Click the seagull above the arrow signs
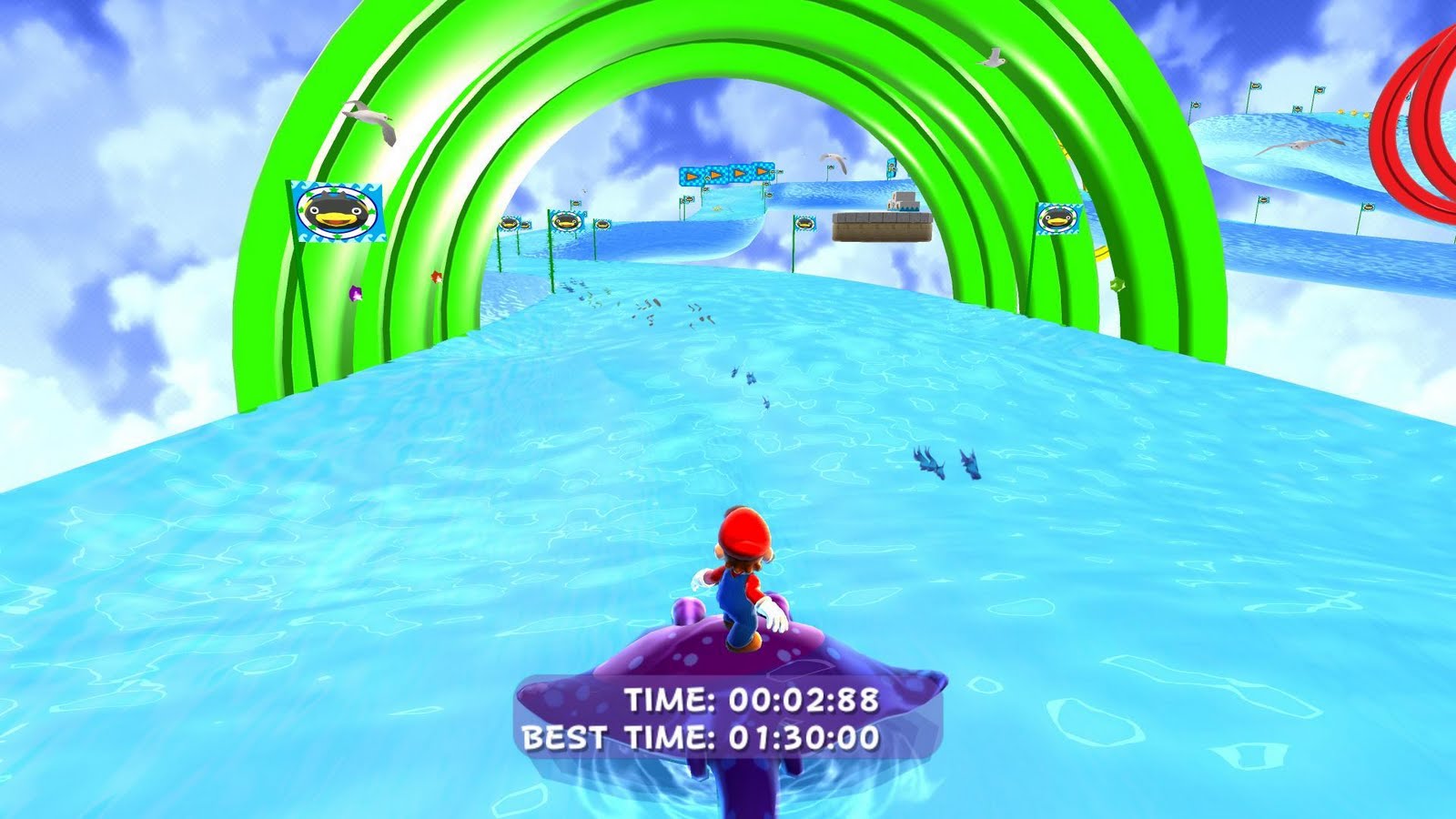This screenshot has height=819, width=1456. [831, 159]
